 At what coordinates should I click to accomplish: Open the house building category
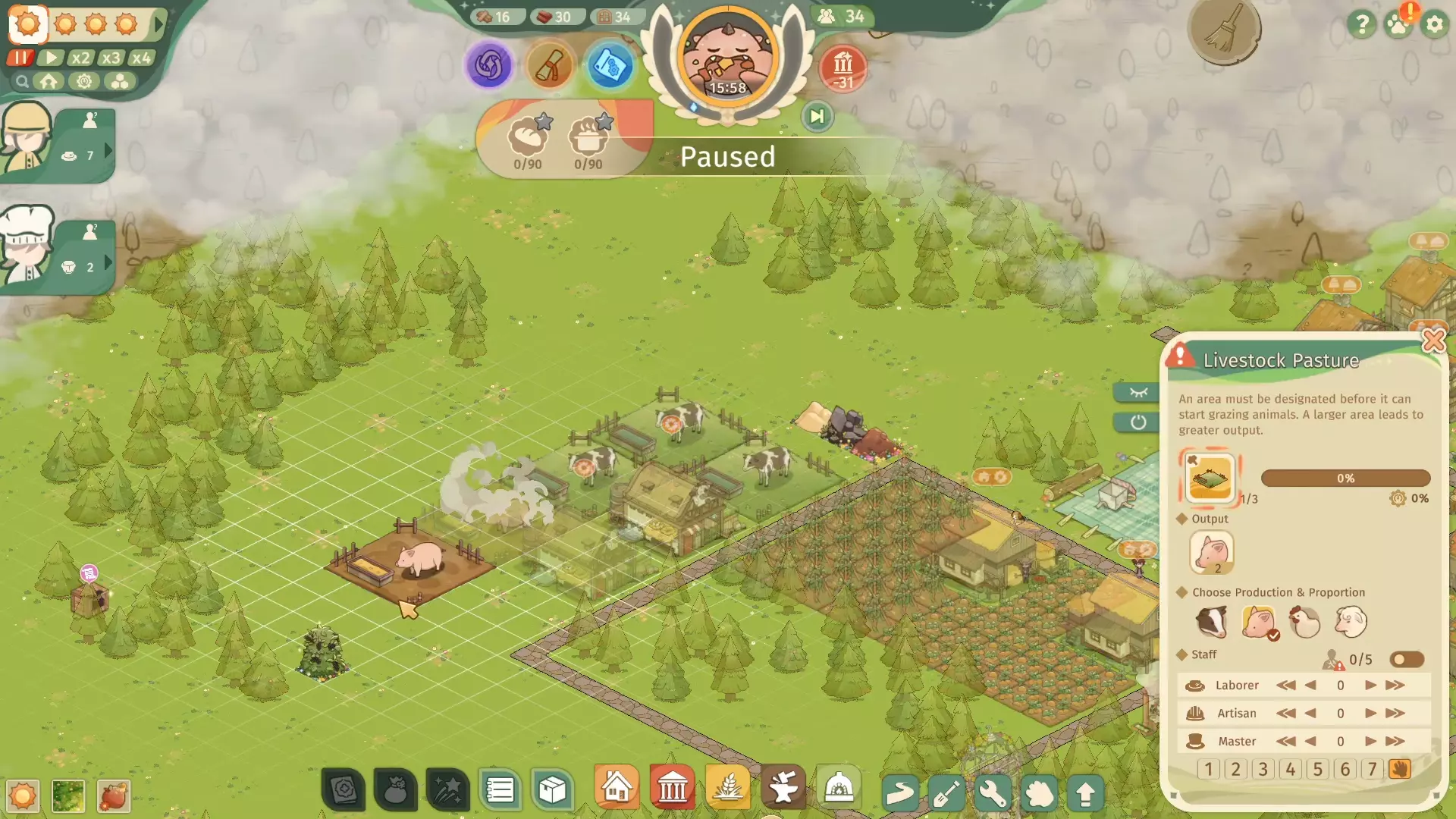617,789
